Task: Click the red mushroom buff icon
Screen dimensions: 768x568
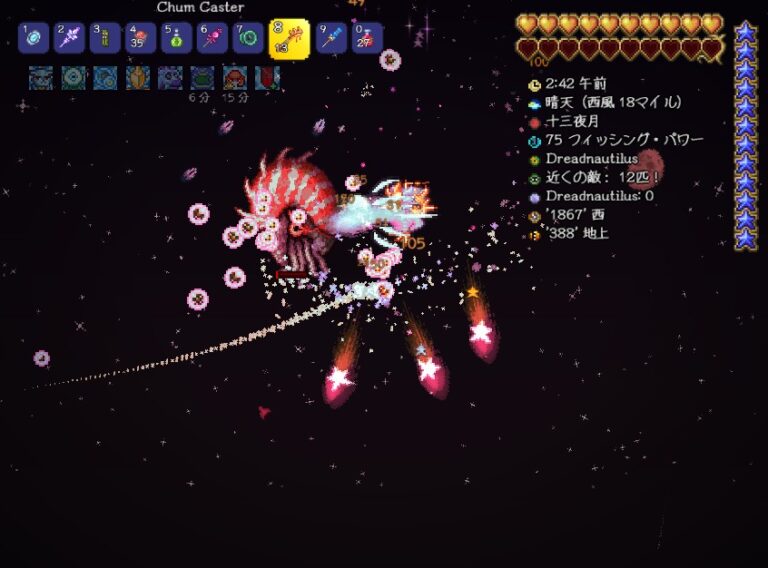Action: pyautogui.click(x=235, y=77)
